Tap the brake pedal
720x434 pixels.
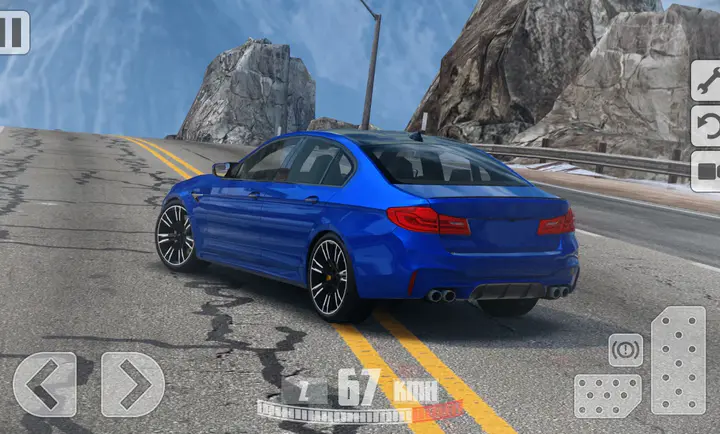(607, 396)
